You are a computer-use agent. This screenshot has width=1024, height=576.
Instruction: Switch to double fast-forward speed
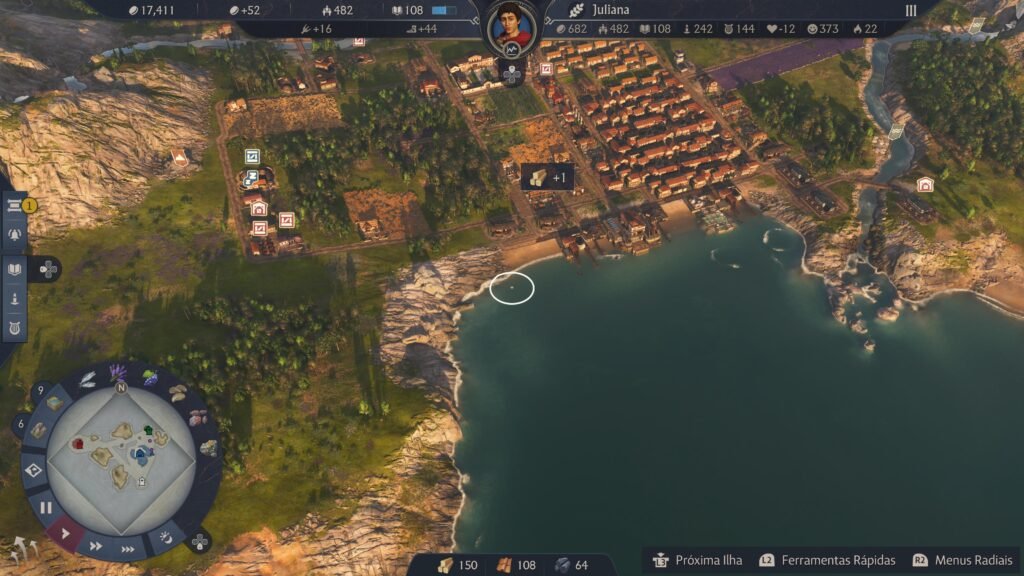coord(96,546)
